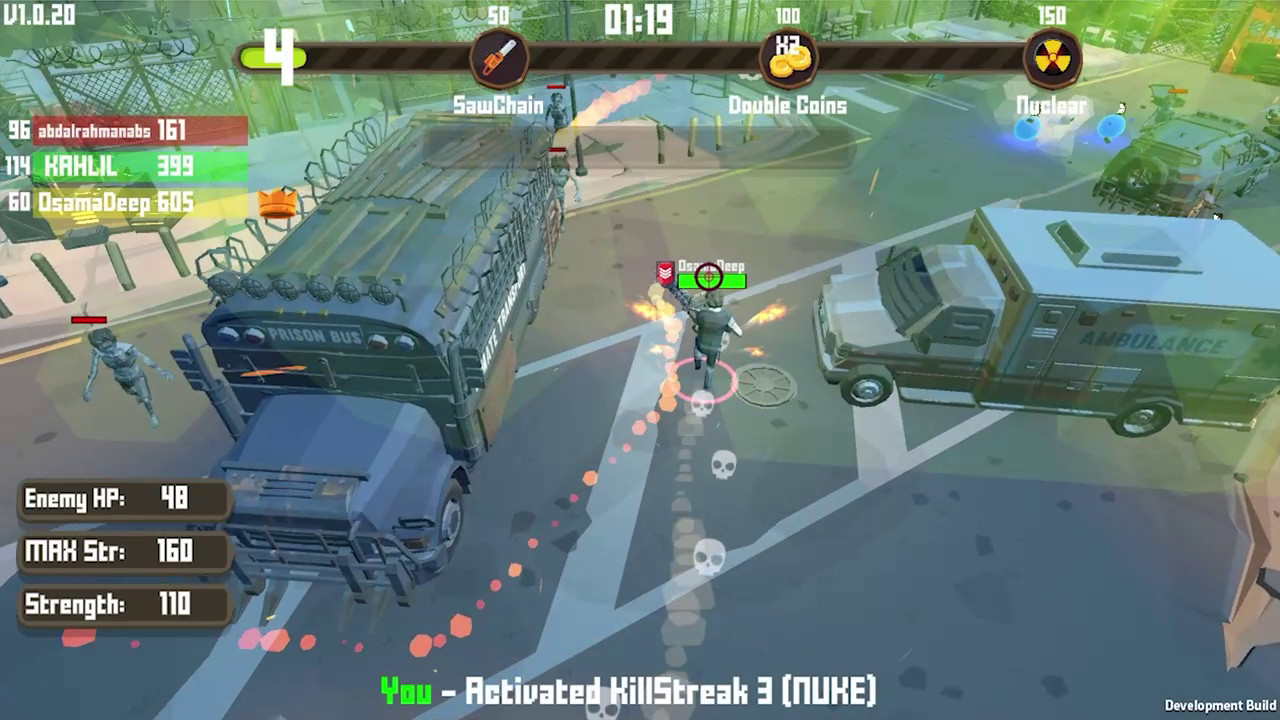This screenshot has height=720, width=1280.
Task: Select the rank badge next to the player nameplate
Action: [x=663, y=272]
